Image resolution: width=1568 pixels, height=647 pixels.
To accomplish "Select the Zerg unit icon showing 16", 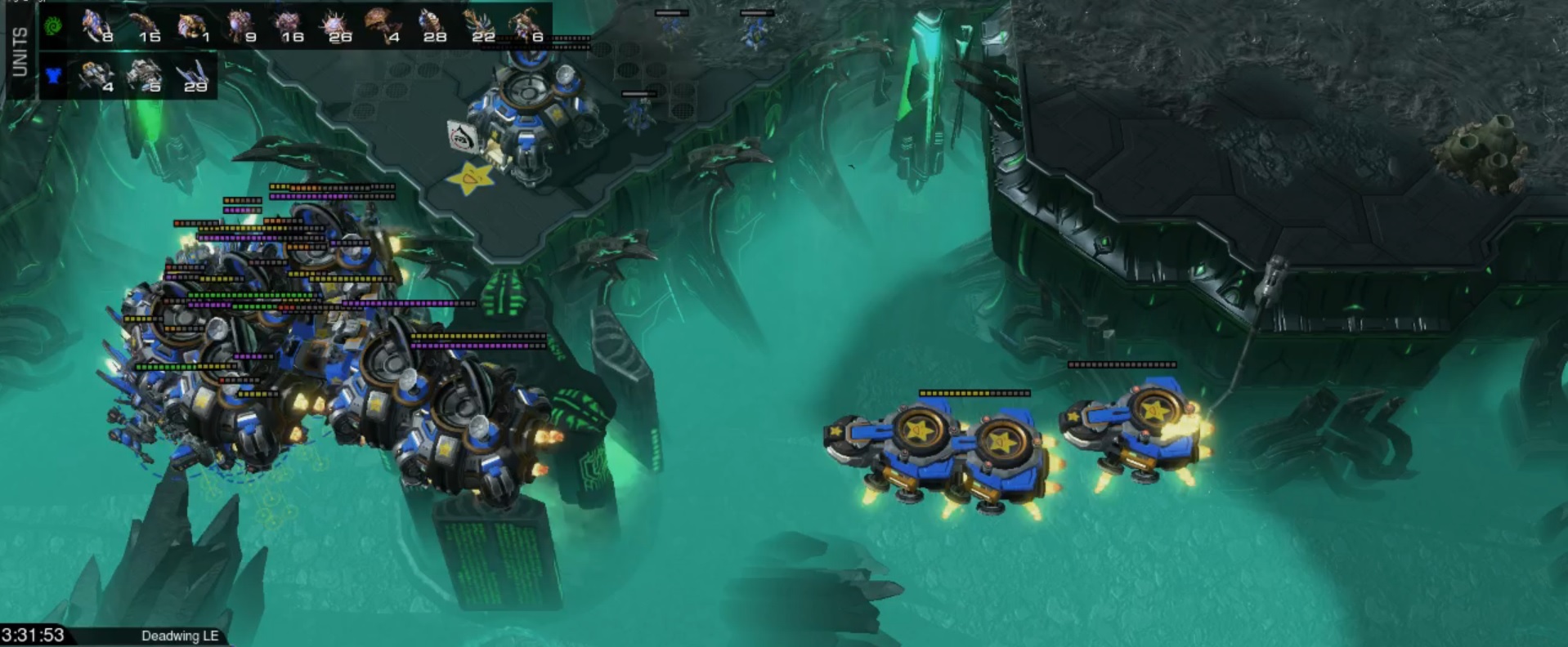I will pos(288,25).
